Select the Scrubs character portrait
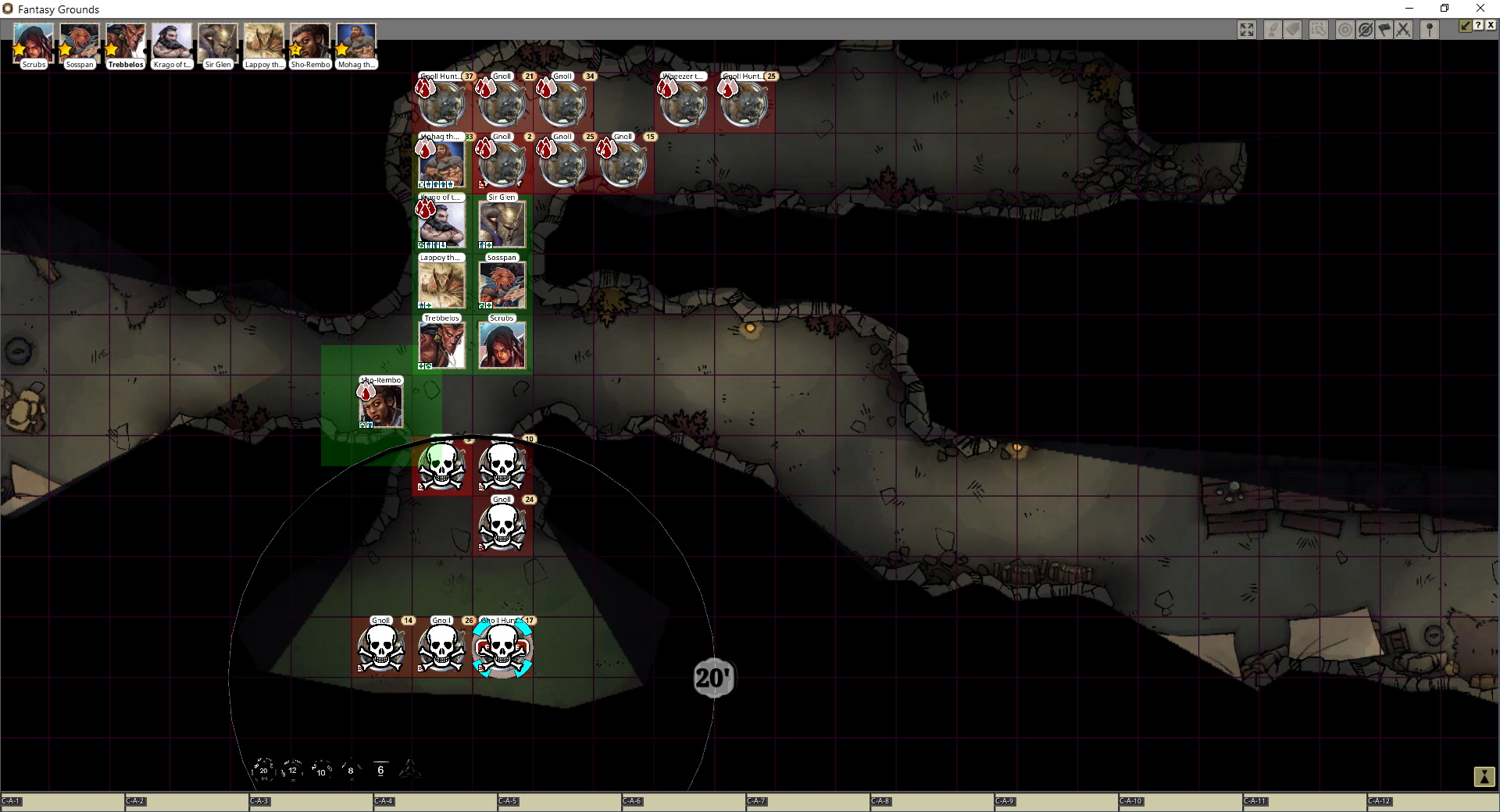 coord(33,43)
